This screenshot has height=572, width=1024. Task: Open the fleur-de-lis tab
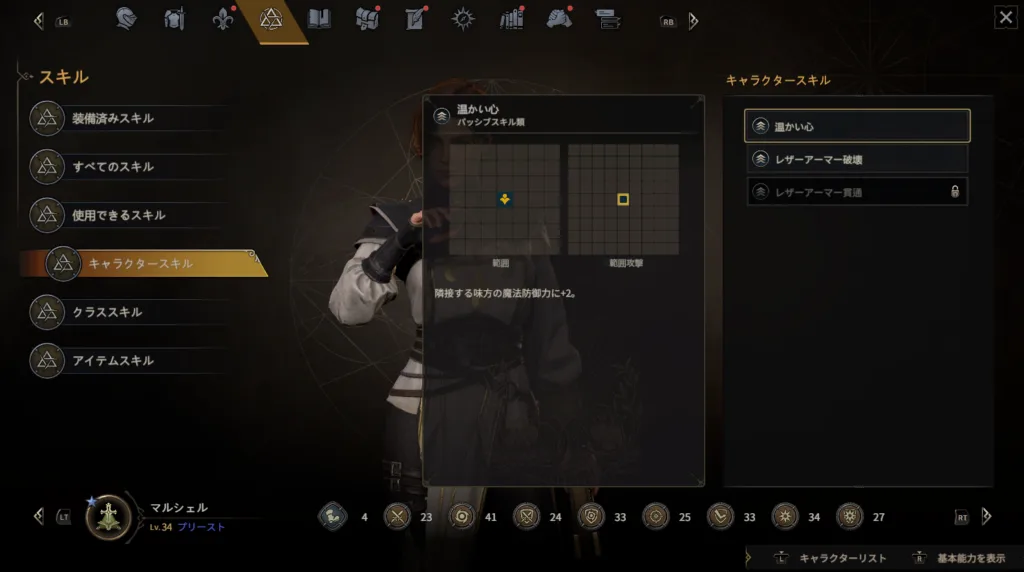[223, 19]
